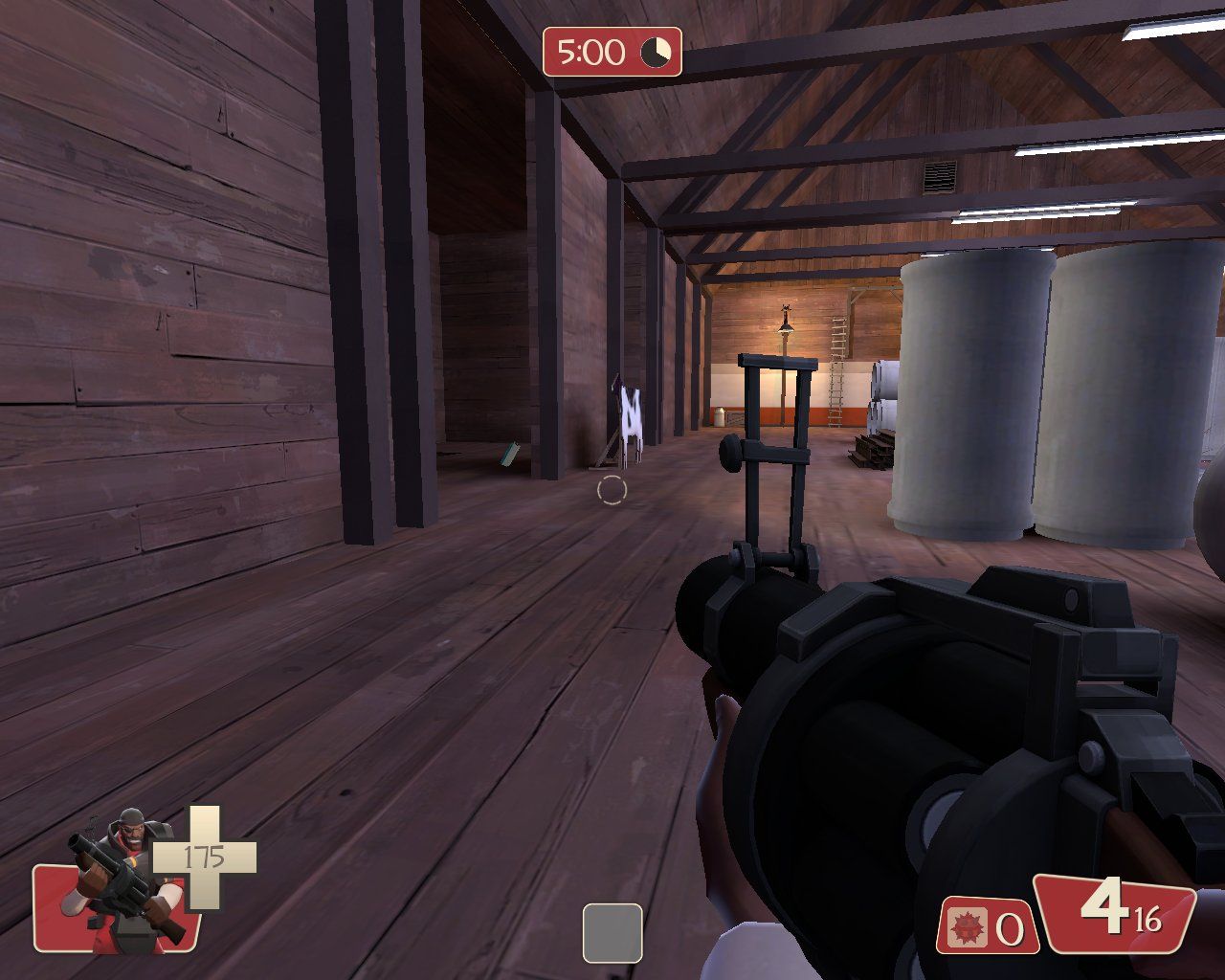Click the crosshair circle at screen center
This screenshot has width=1225, height=980.
click(613, 491)
